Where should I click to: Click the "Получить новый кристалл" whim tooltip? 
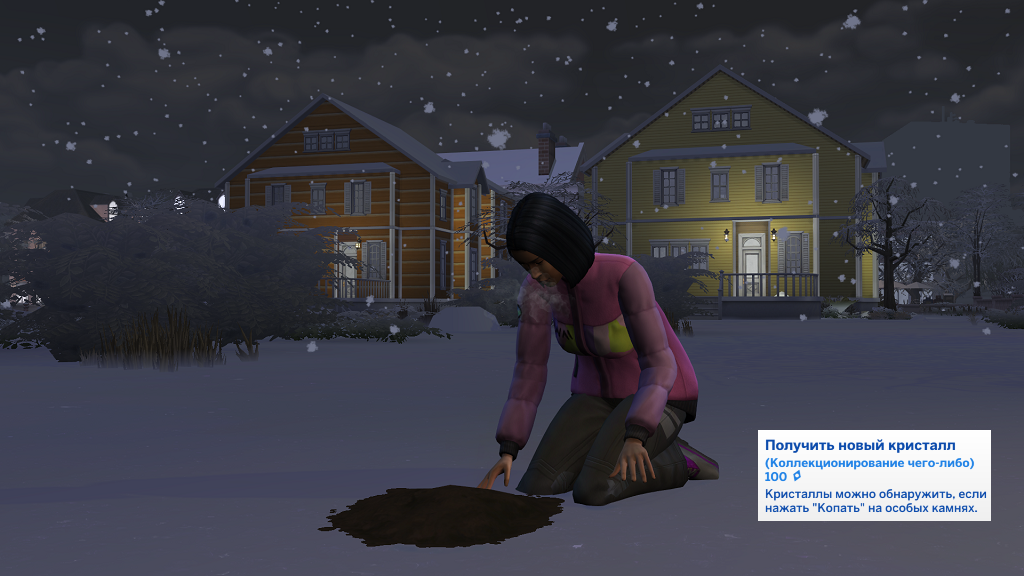pyautogui.click(x=873, y=475)
